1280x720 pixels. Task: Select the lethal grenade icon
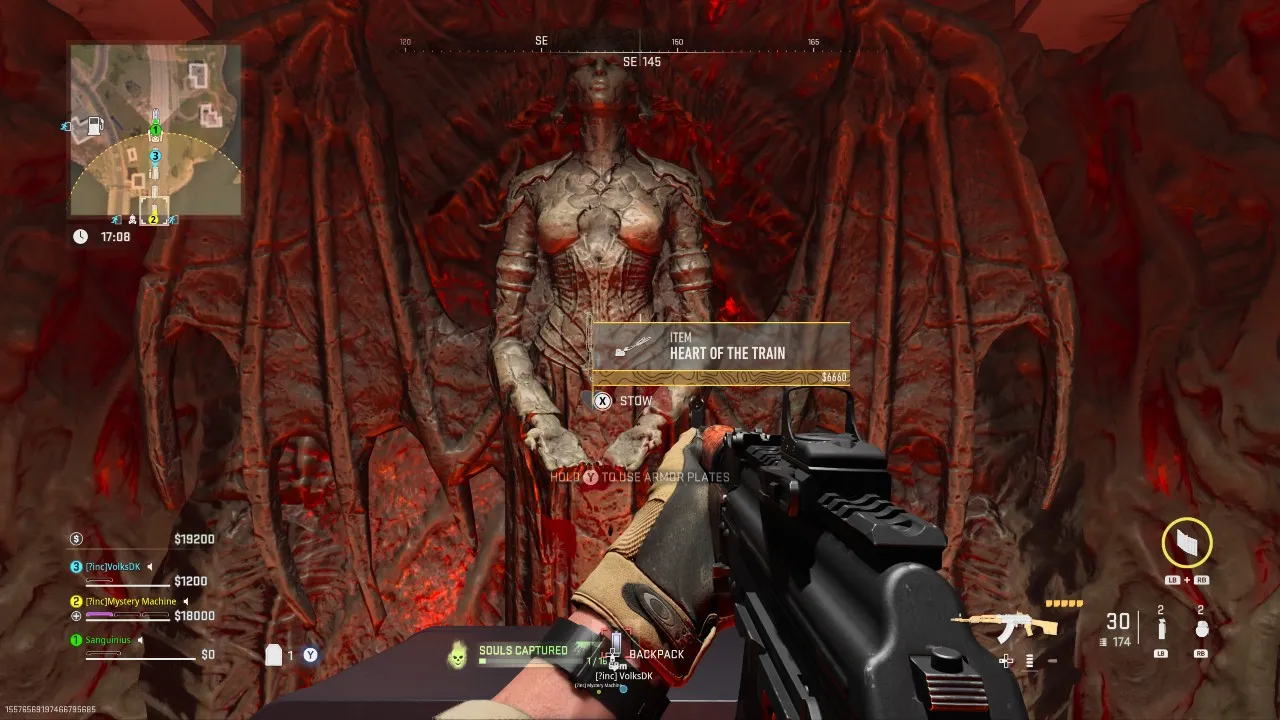[1201, 630]
